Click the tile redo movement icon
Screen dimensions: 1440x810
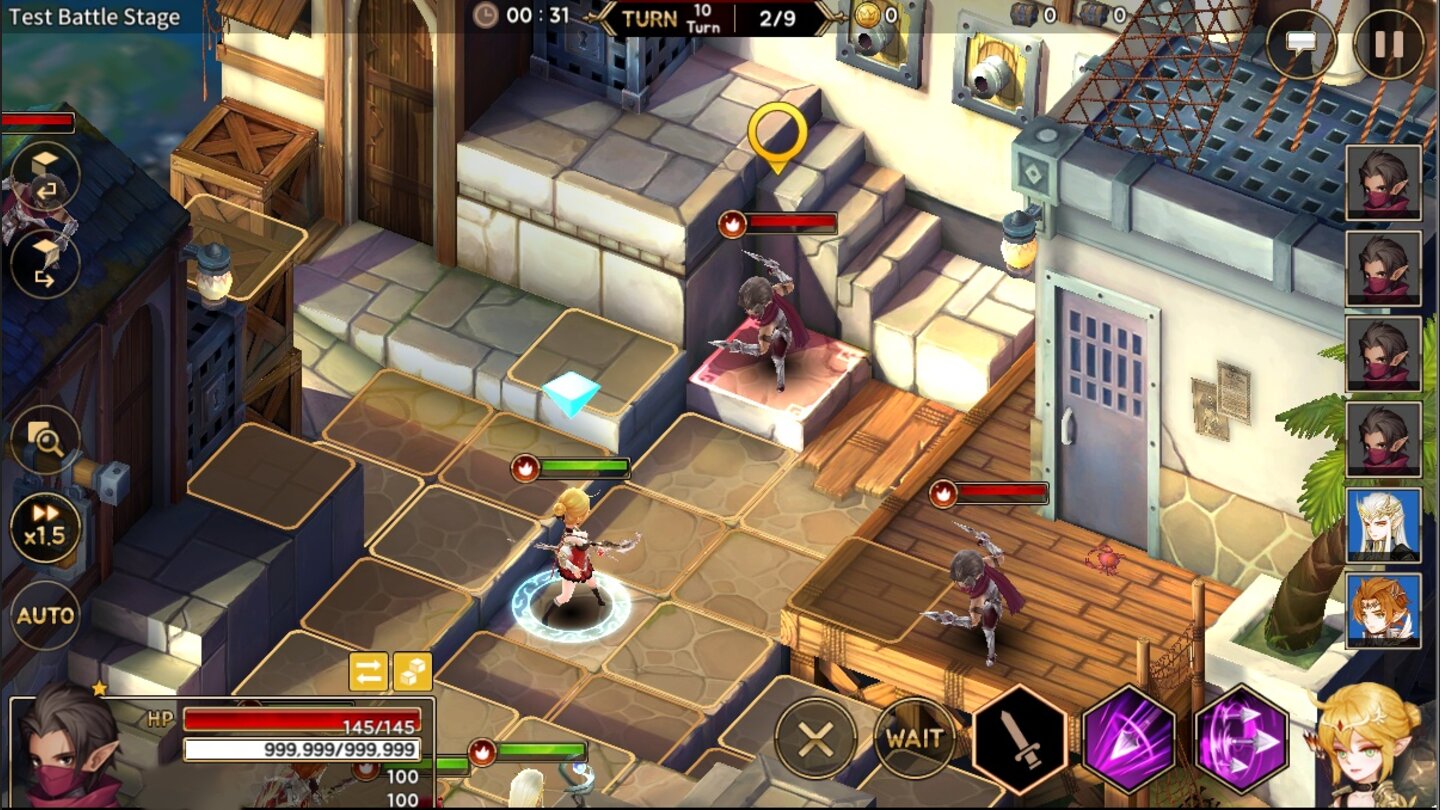tap(47, 262)
